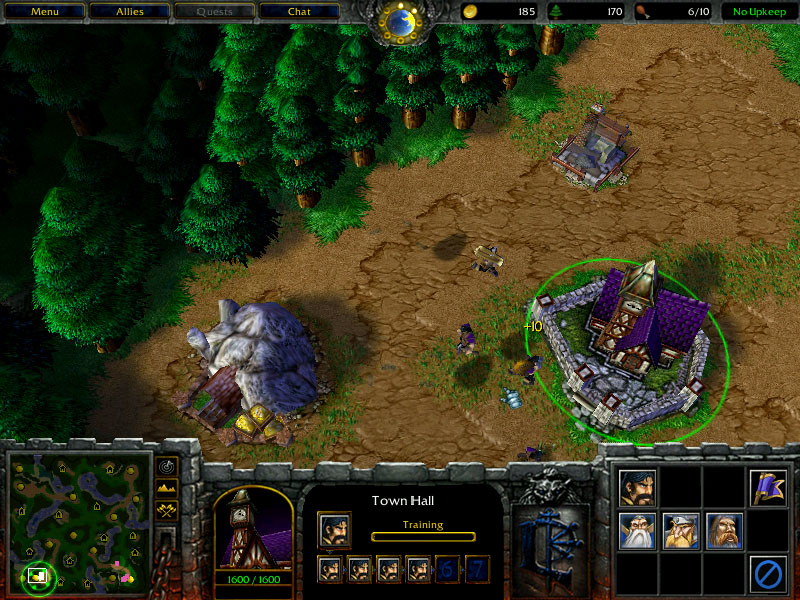800x600 pixels.
Task: Cancel the peasant currently being trained
Action: 334,529
